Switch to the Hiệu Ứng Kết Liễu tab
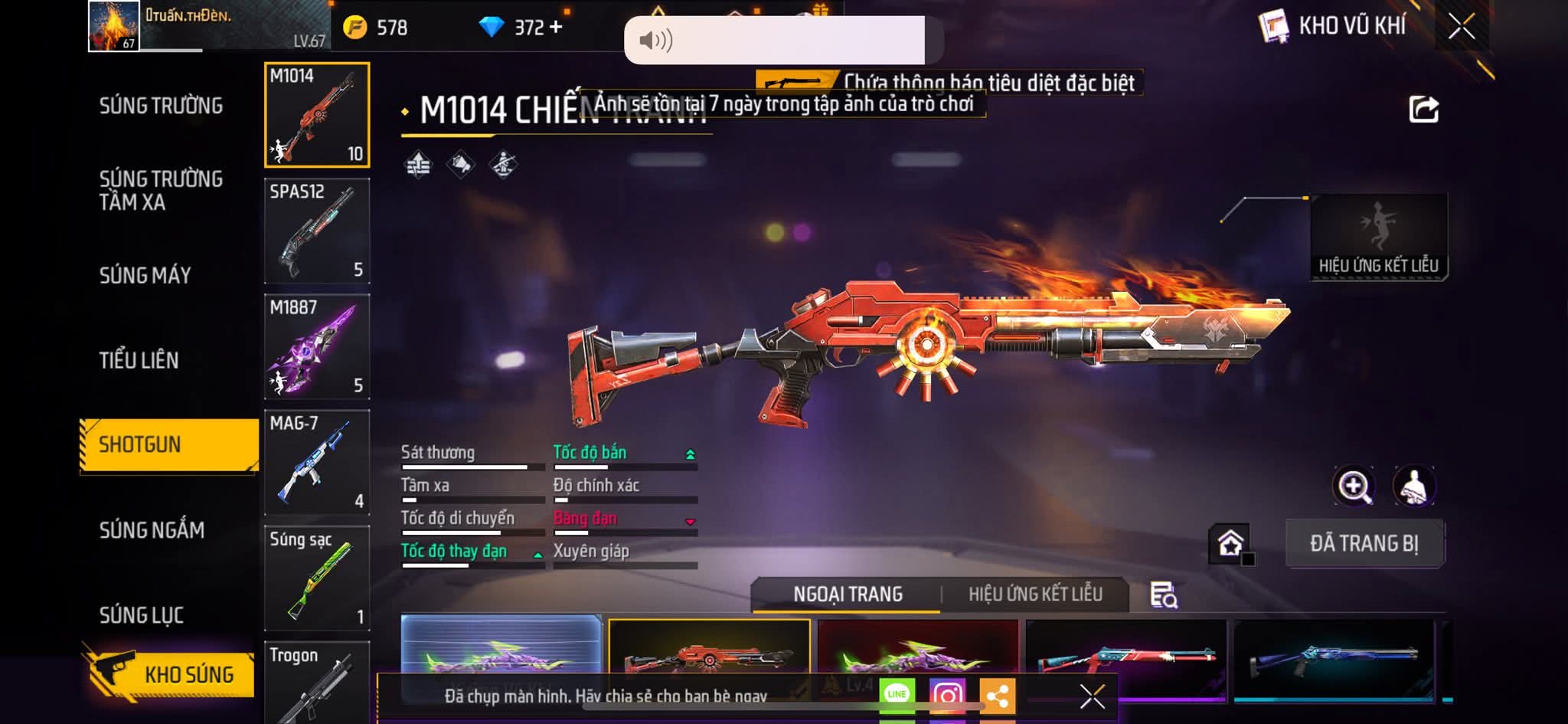This screenshot has width=1568, height=724. [x=1035, y=595]
